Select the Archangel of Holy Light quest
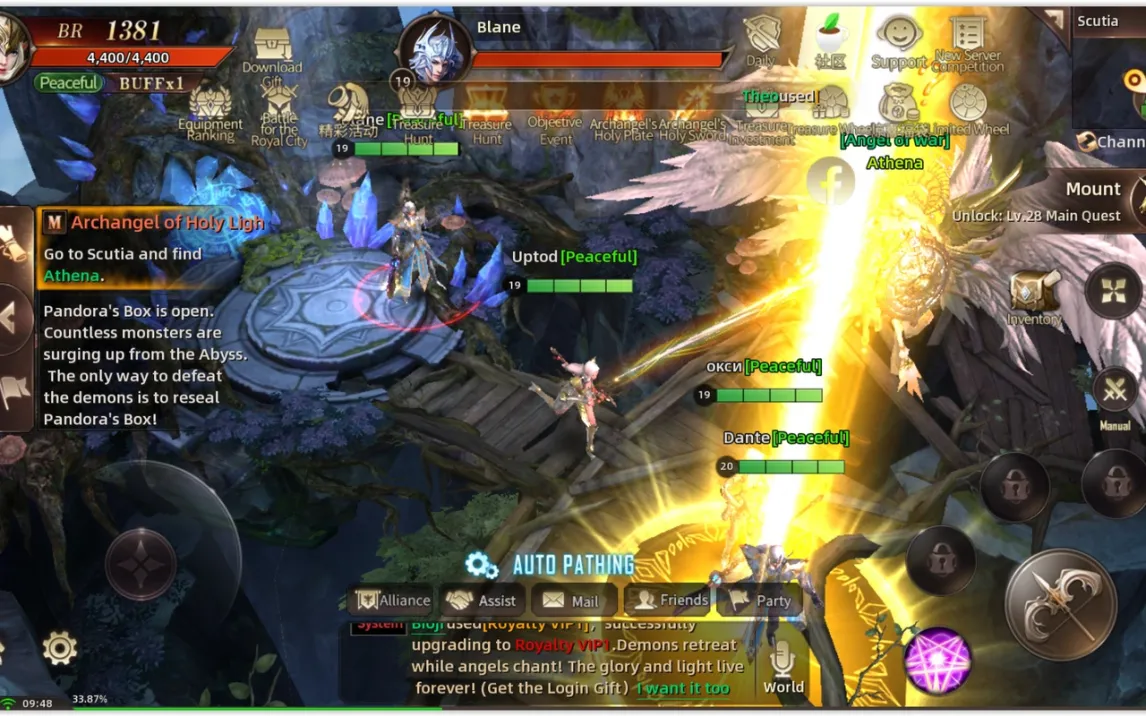Screen dimensions: 1146x716 (x=155, y=222)
